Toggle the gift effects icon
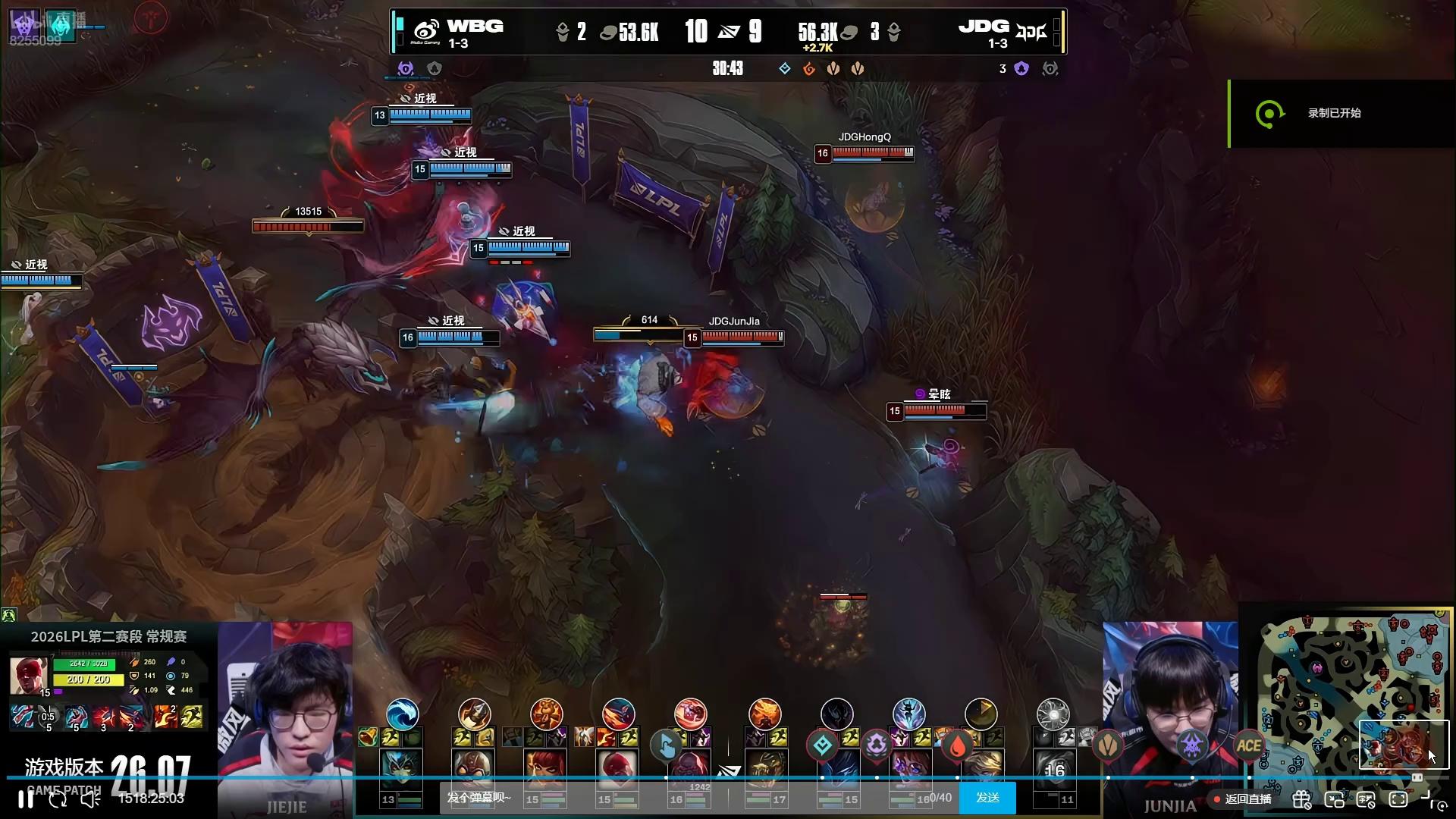The width and height of the screenshot is (1456, 819). [1301, 799]
